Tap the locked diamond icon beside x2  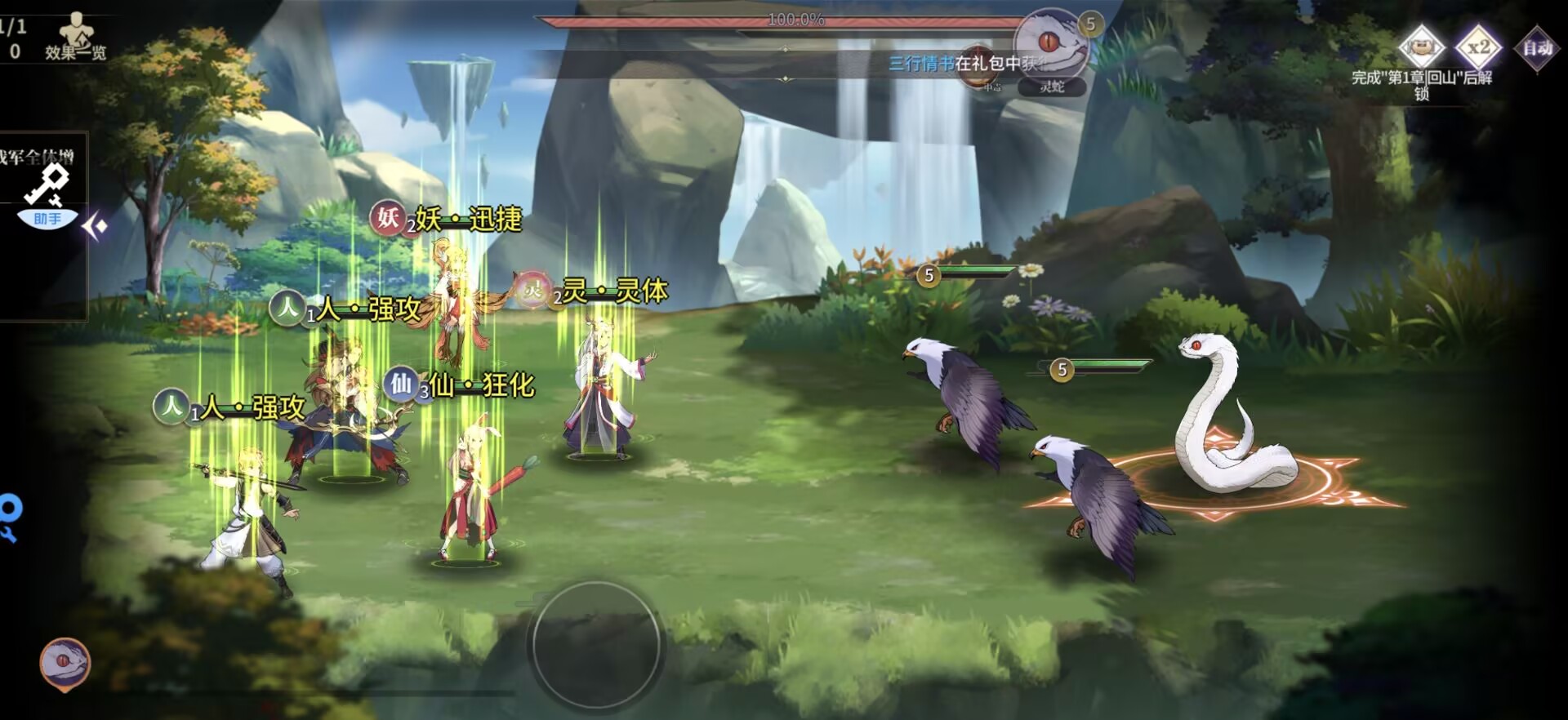pyautogui.click(x=1422, y=47)
